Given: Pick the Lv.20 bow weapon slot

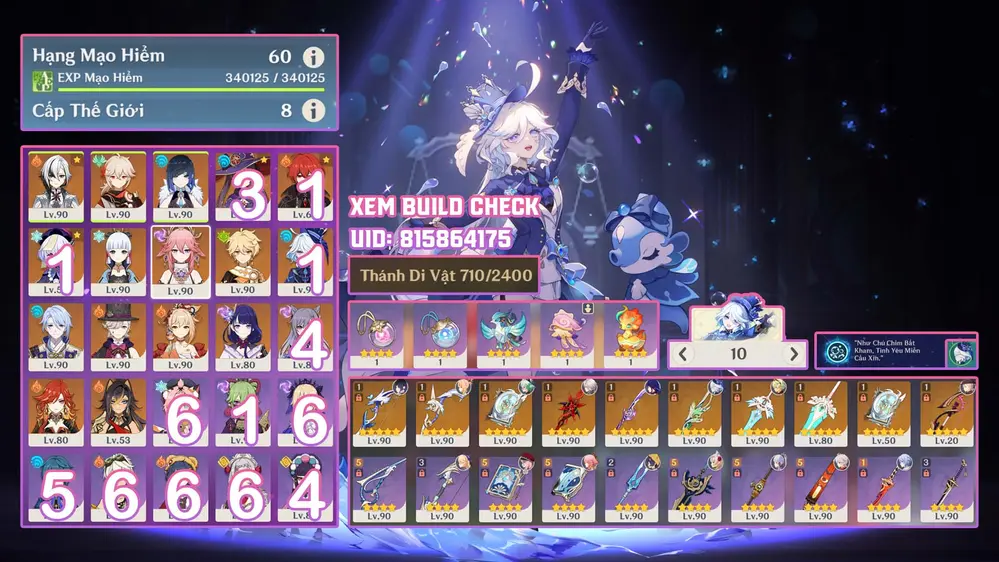Looking at the screenshot, I should coord(946,411).
